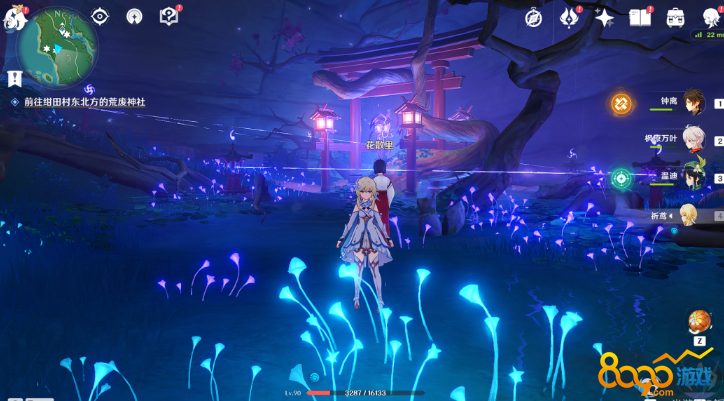This screenshot has width=724, height=401.
Task: Switch to party member 钟离
Action: point(693,101)
